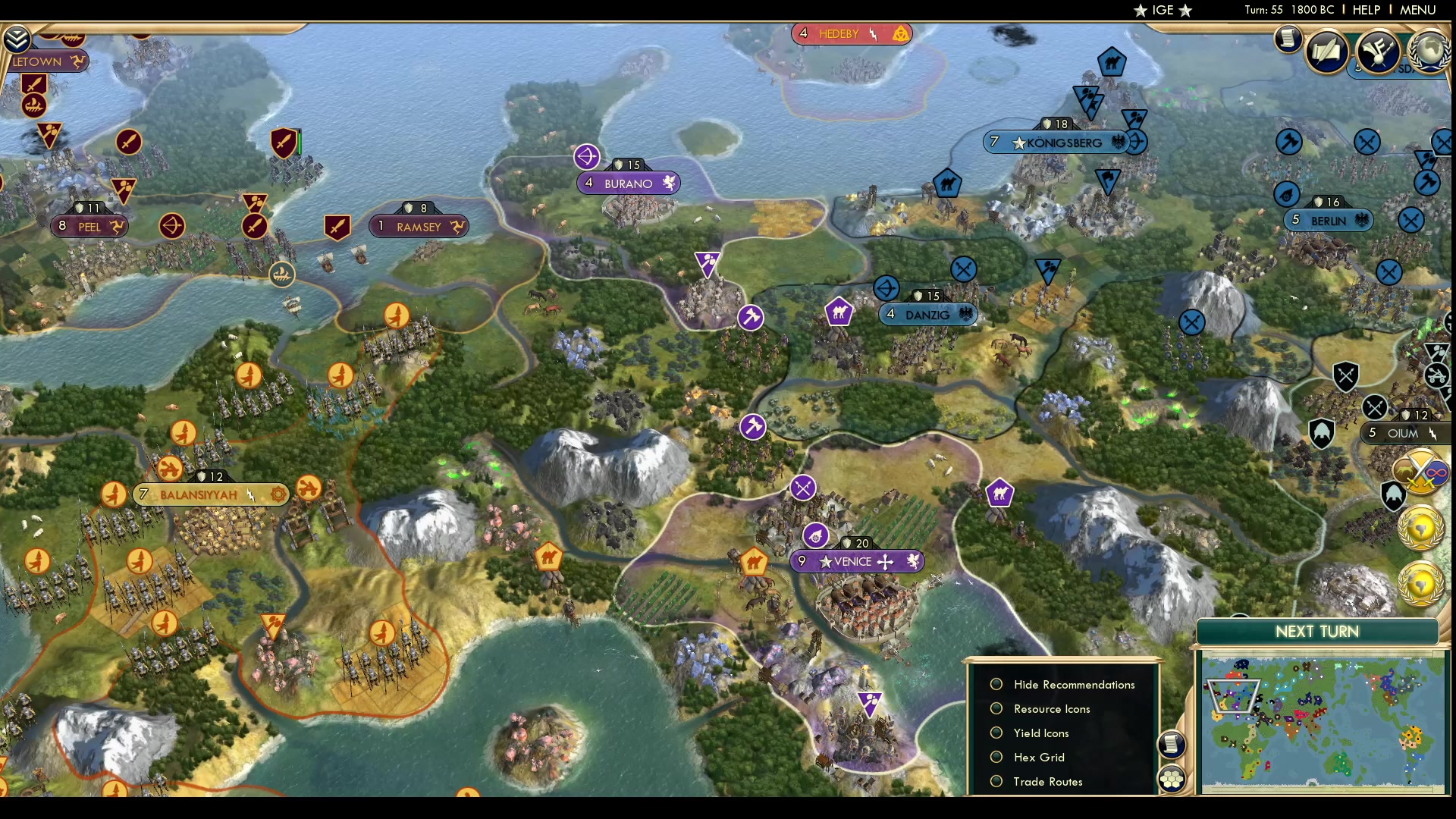
Task: Toggle strategic view with the hexagon icon near minimap
Action: click(1172, 777)
